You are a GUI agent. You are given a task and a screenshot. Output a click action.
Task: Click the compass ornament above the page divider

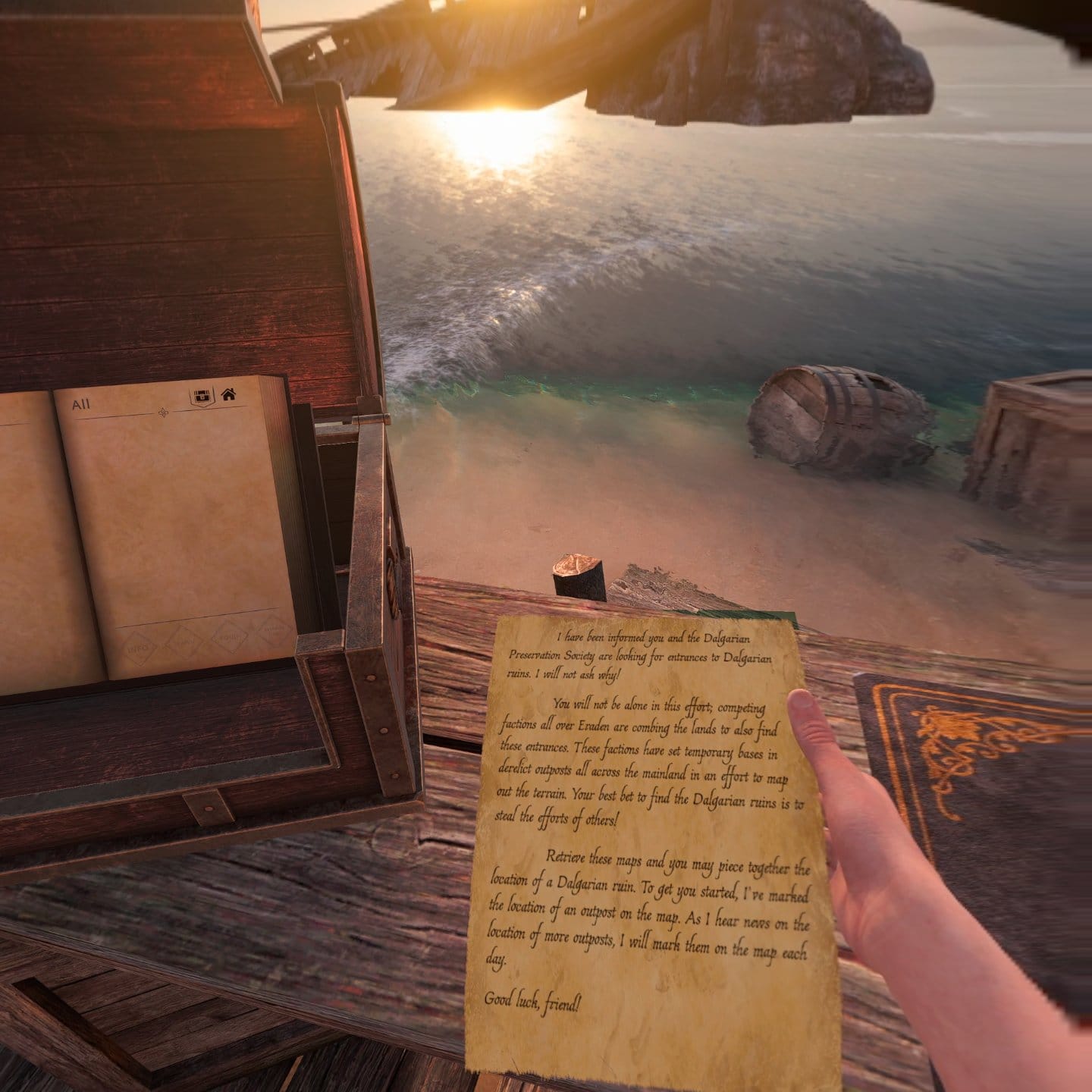coord(163,414)
